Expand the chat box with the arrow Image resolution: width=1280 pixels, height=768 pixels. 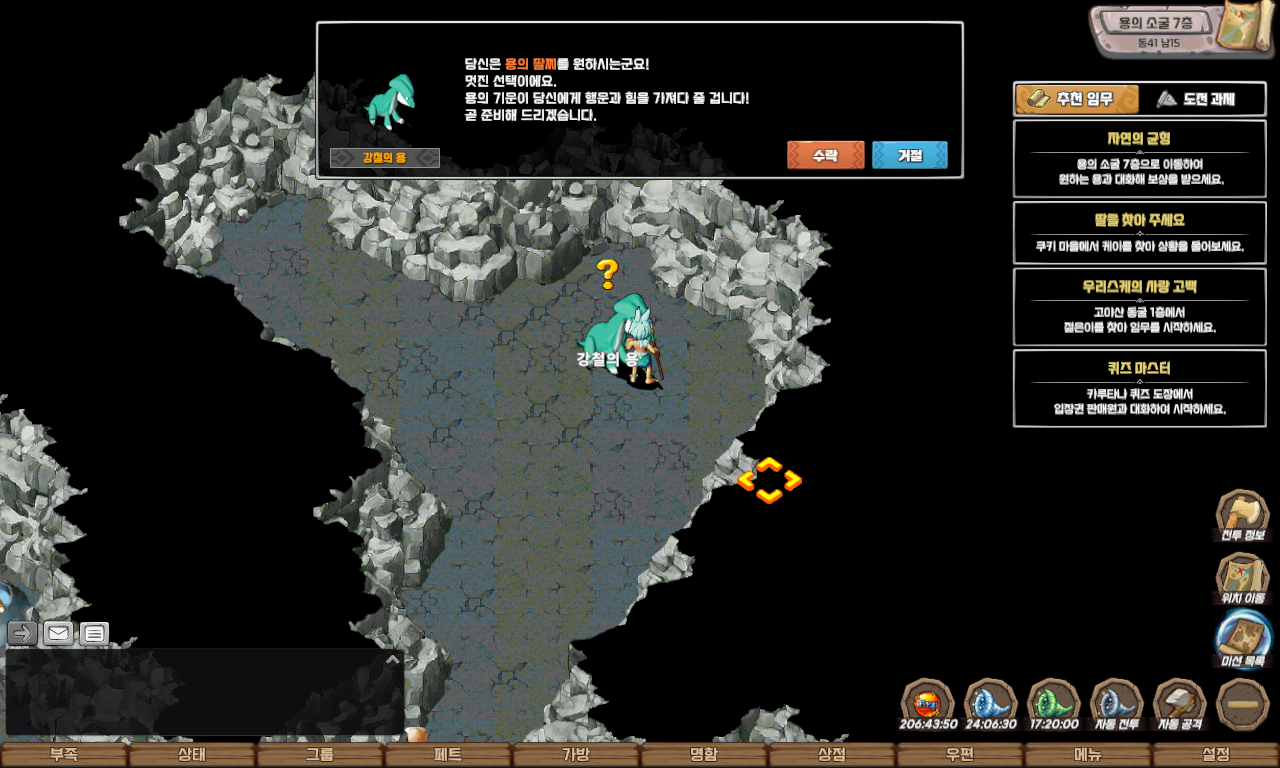click(x=393, y=659)
